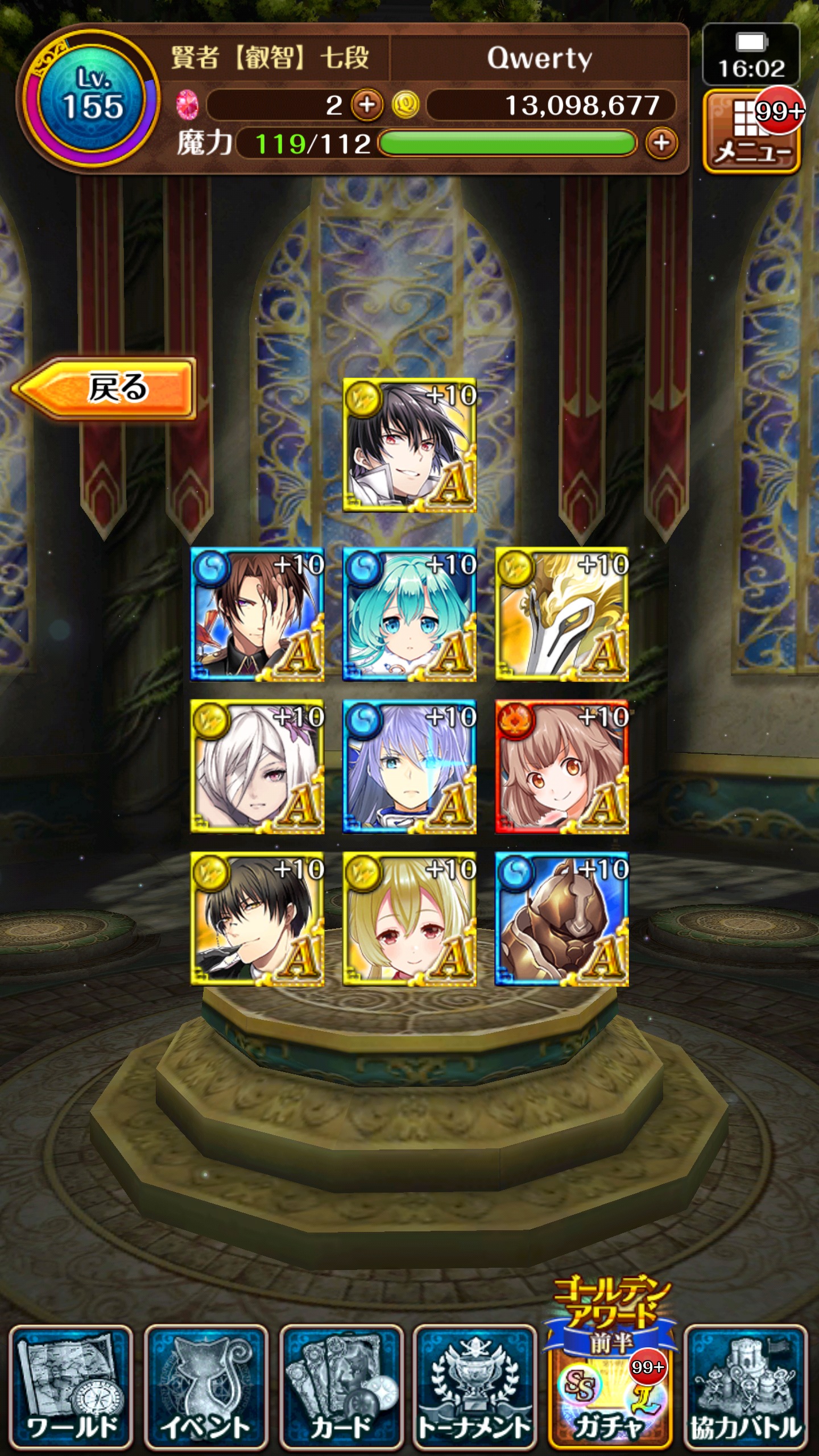The width and height of the screenshot is (819, 1456).
Task: Refill 魔力 with the plus button
Action: [661, 143]
